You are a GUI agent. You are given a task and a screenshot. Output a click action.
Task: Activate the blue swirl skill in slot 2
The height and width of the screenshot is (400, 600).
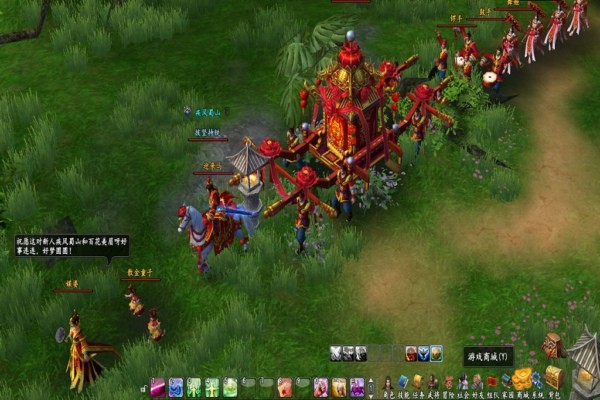pyautogui.click(x=176, y=386)
